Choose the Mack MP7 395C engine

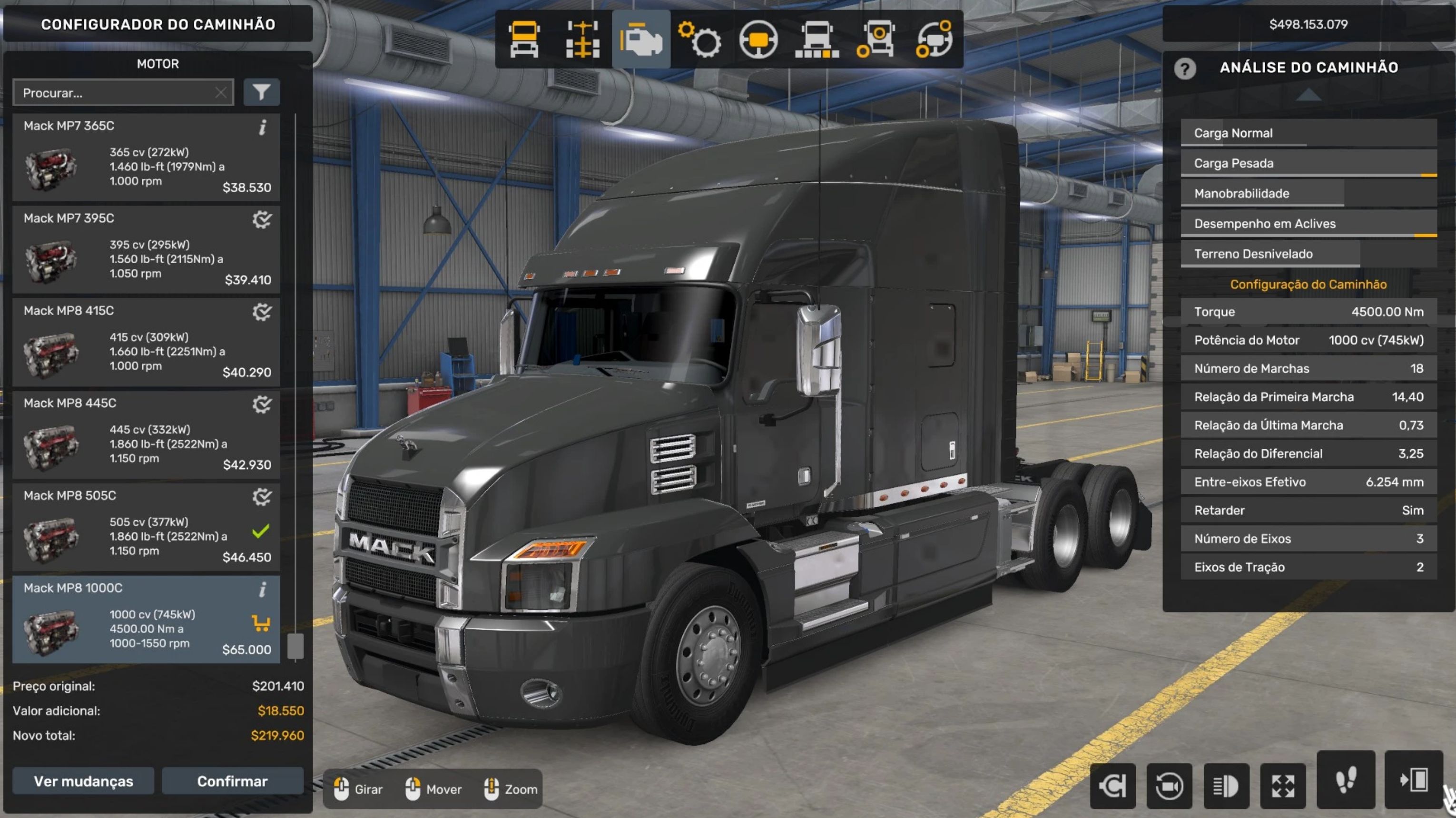point(146,250)
